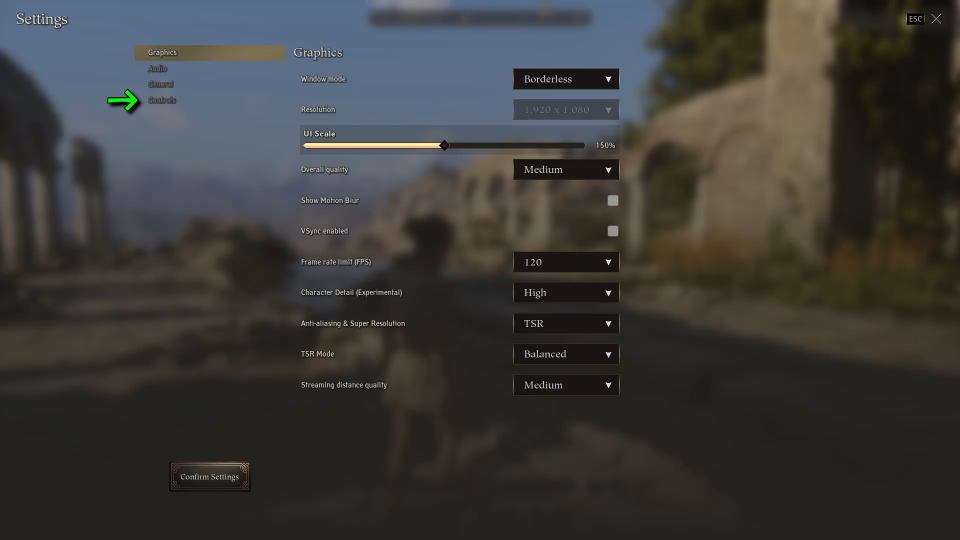Expand the Character Detail dropdown
The width and height of the screenshot is (960, 540).
click(x=566, y=293)
